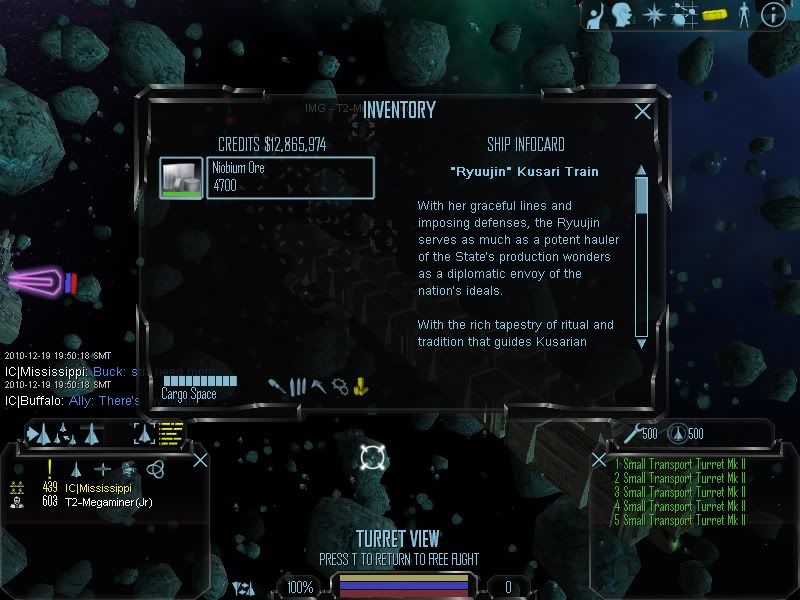Show the commodities filter with yellow crates
Screen dimensions: 800x600
pyautogui.click(x=361, y=386)
